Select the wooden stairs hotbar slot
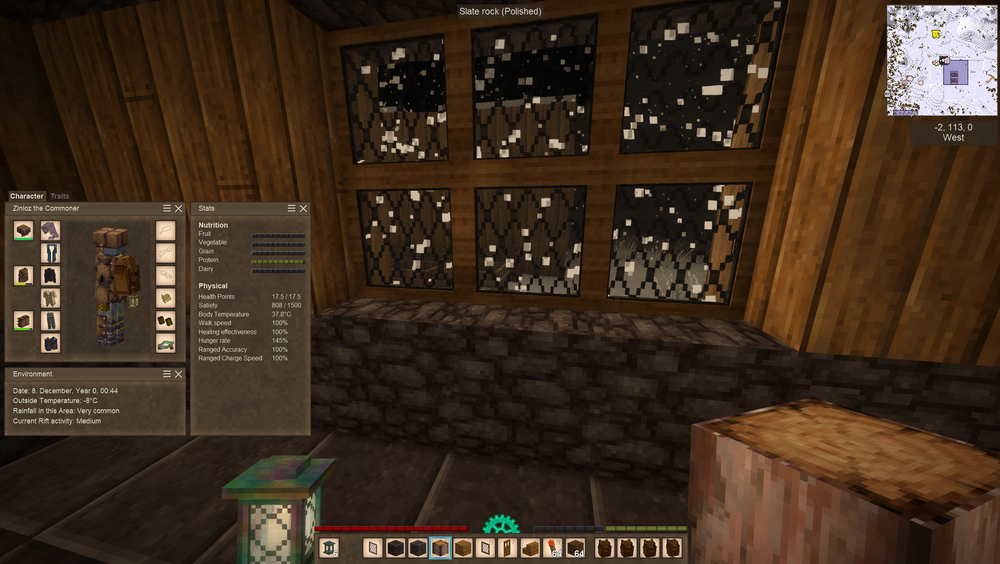 [x=530, y=547]
